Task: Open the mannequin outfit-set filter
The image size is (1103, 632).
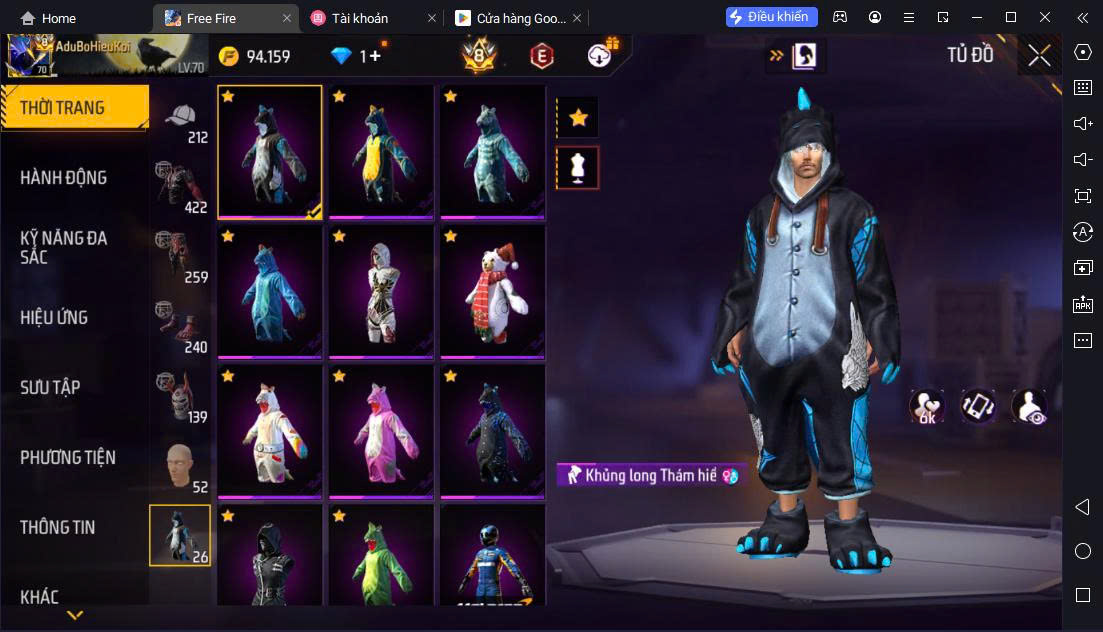Action: [577, 168]
